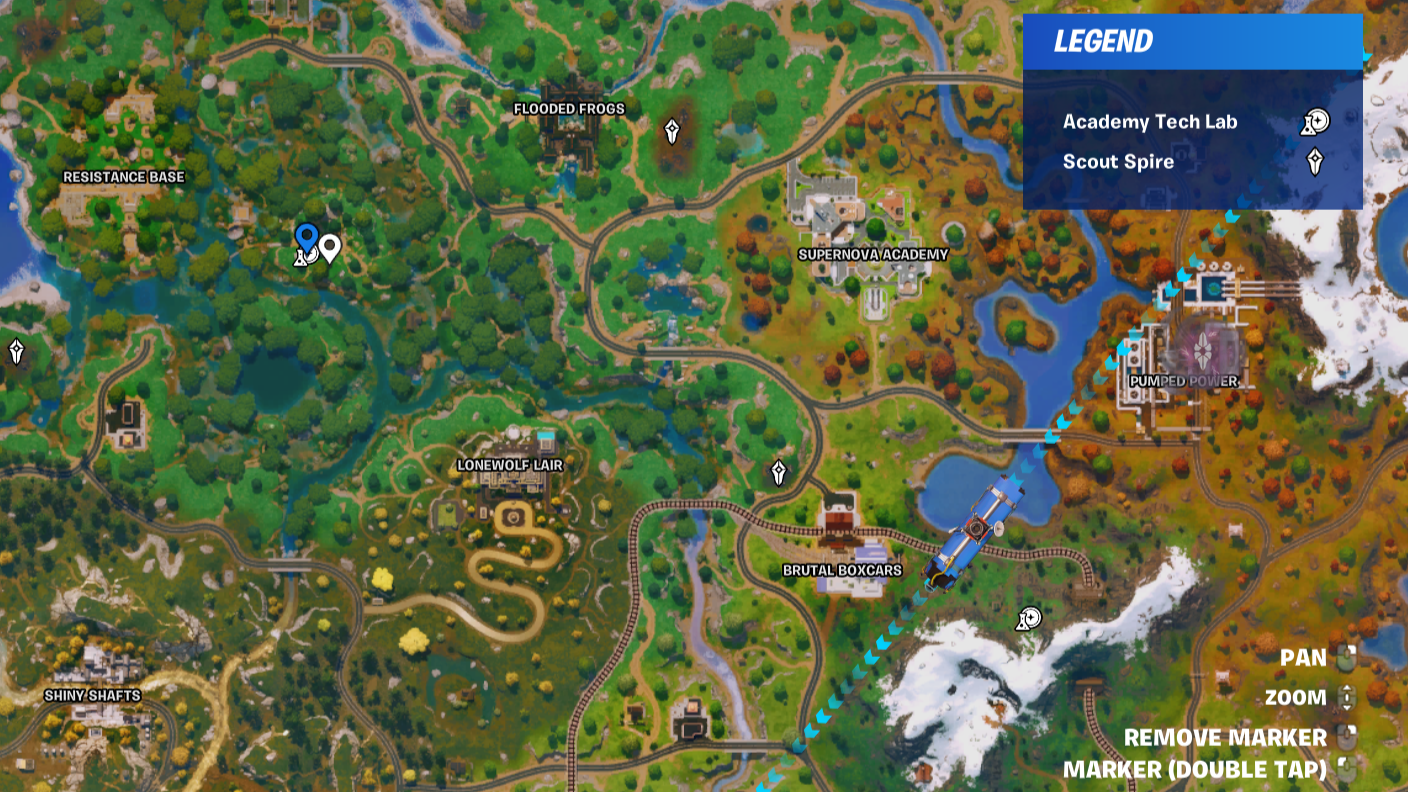Select the Scout Spire marker below Flooded Frogs
The width and height of the screenshot is (1408, 792).
click(671, 129)
